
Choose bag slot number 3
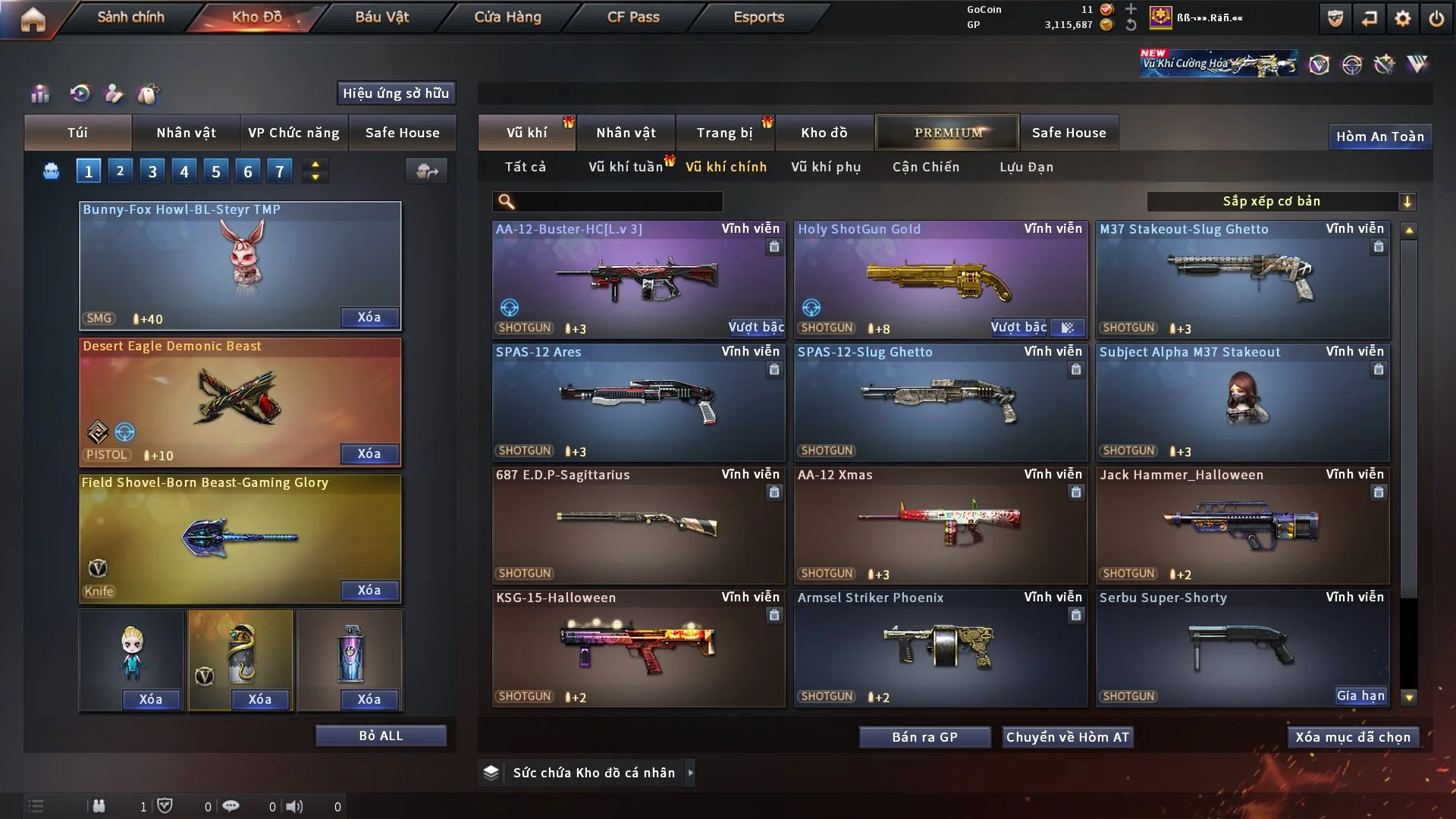pos(152,171)
